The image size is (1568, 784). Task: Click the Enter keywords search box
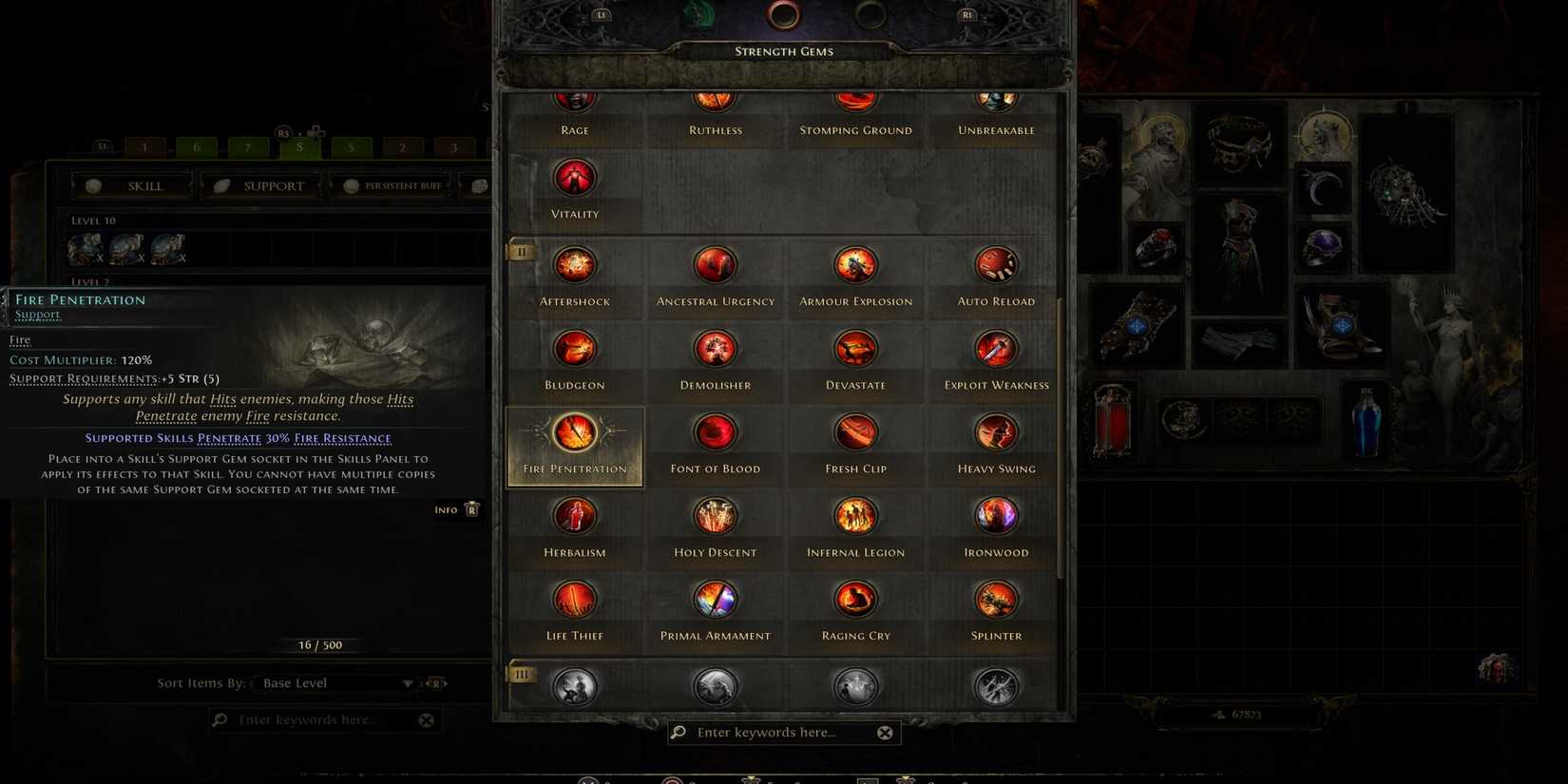[779, 732]
